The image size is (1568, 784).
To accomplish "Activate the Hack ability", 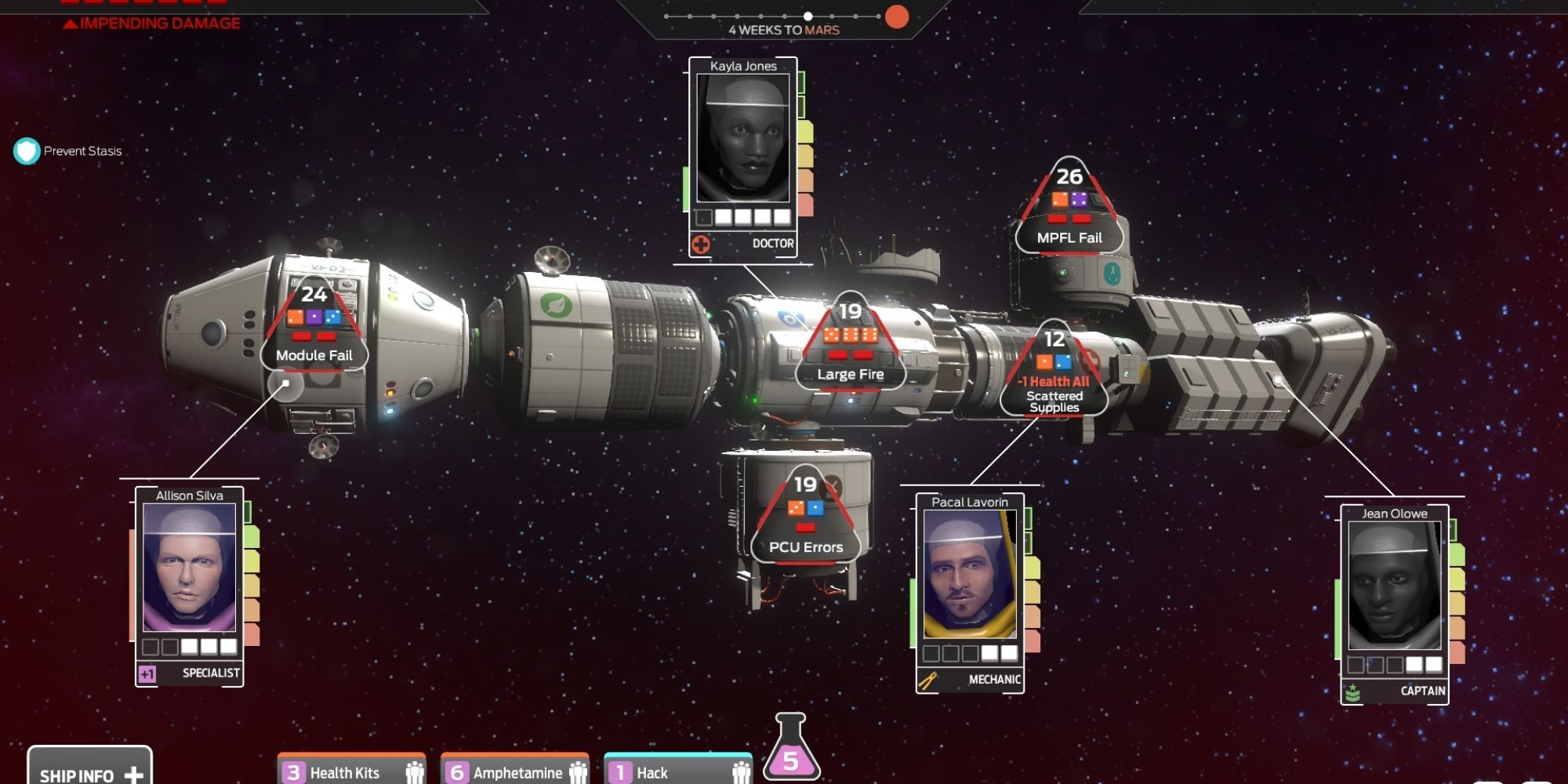I will 661,771.
